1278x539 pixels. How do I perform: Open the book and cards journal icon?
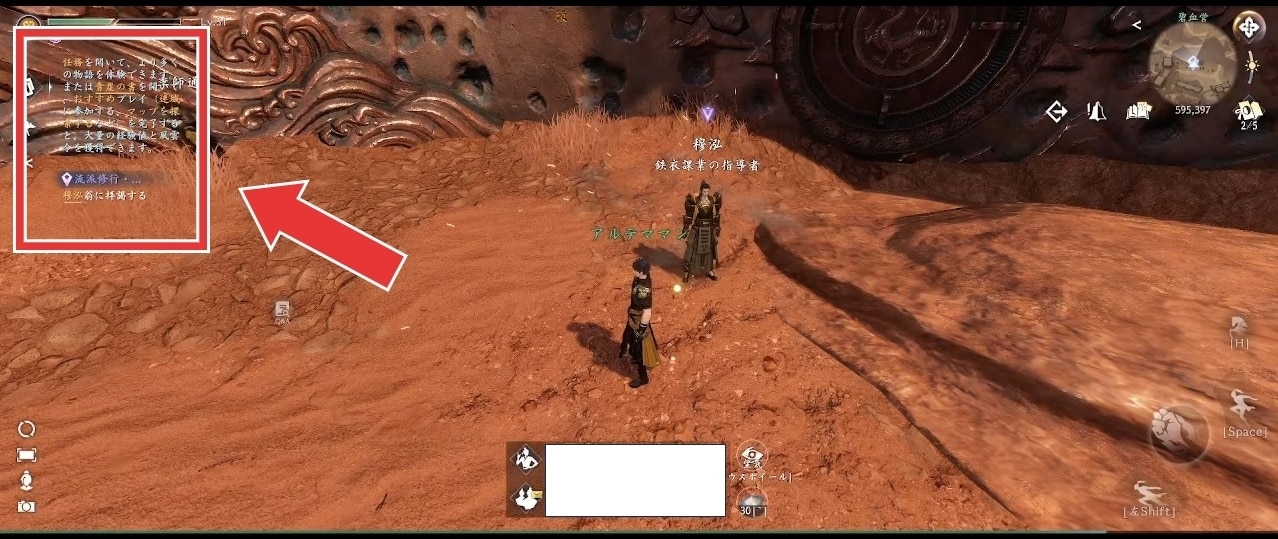click(1136, 110)
